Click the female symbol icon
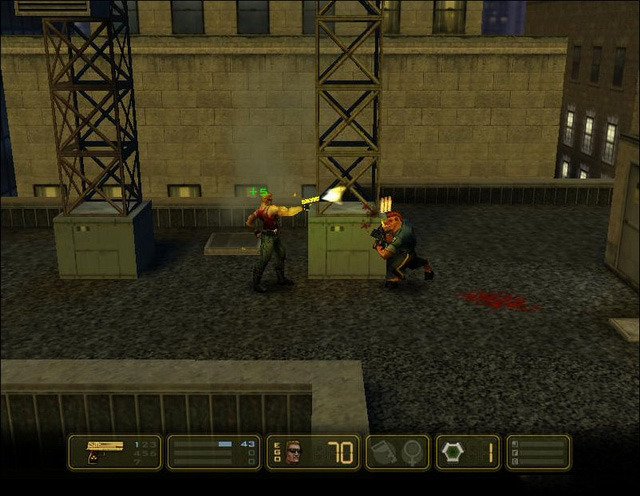This screenshot has width=640, height=496. tap(411, 453)
